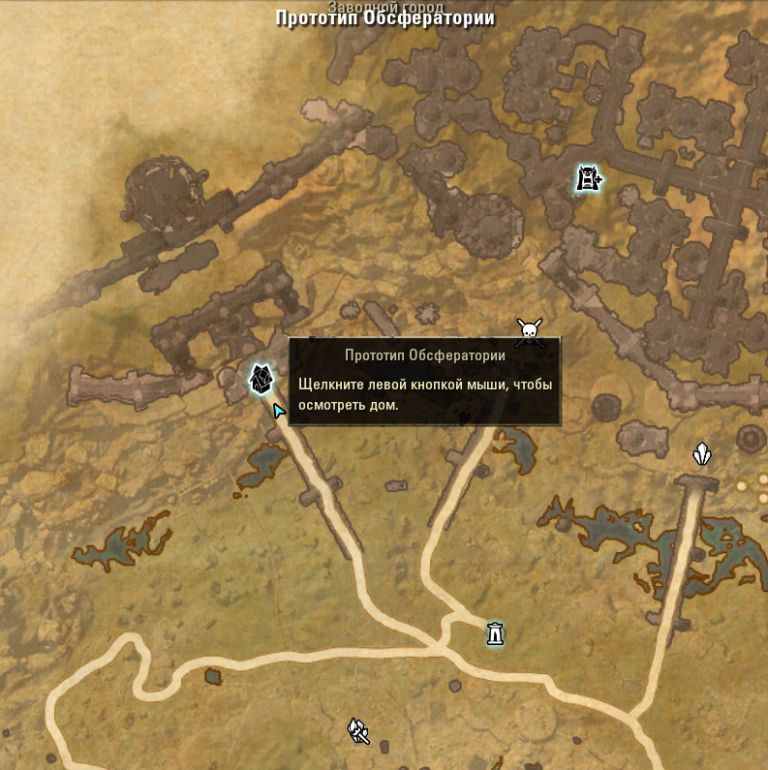Click the crossed tools marker by the southern road
The height and width of the screenshot is (770, 768).
[x=359, y=732]
